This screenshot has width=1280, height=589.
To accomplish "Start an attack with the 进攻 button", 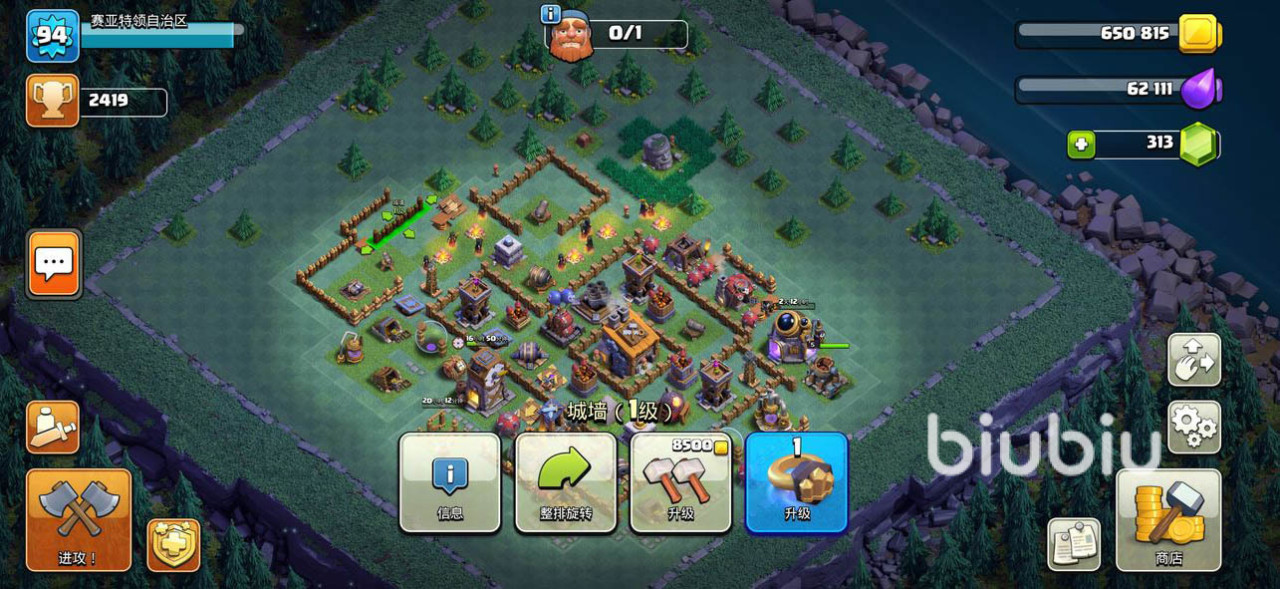I will pos(78,518).
